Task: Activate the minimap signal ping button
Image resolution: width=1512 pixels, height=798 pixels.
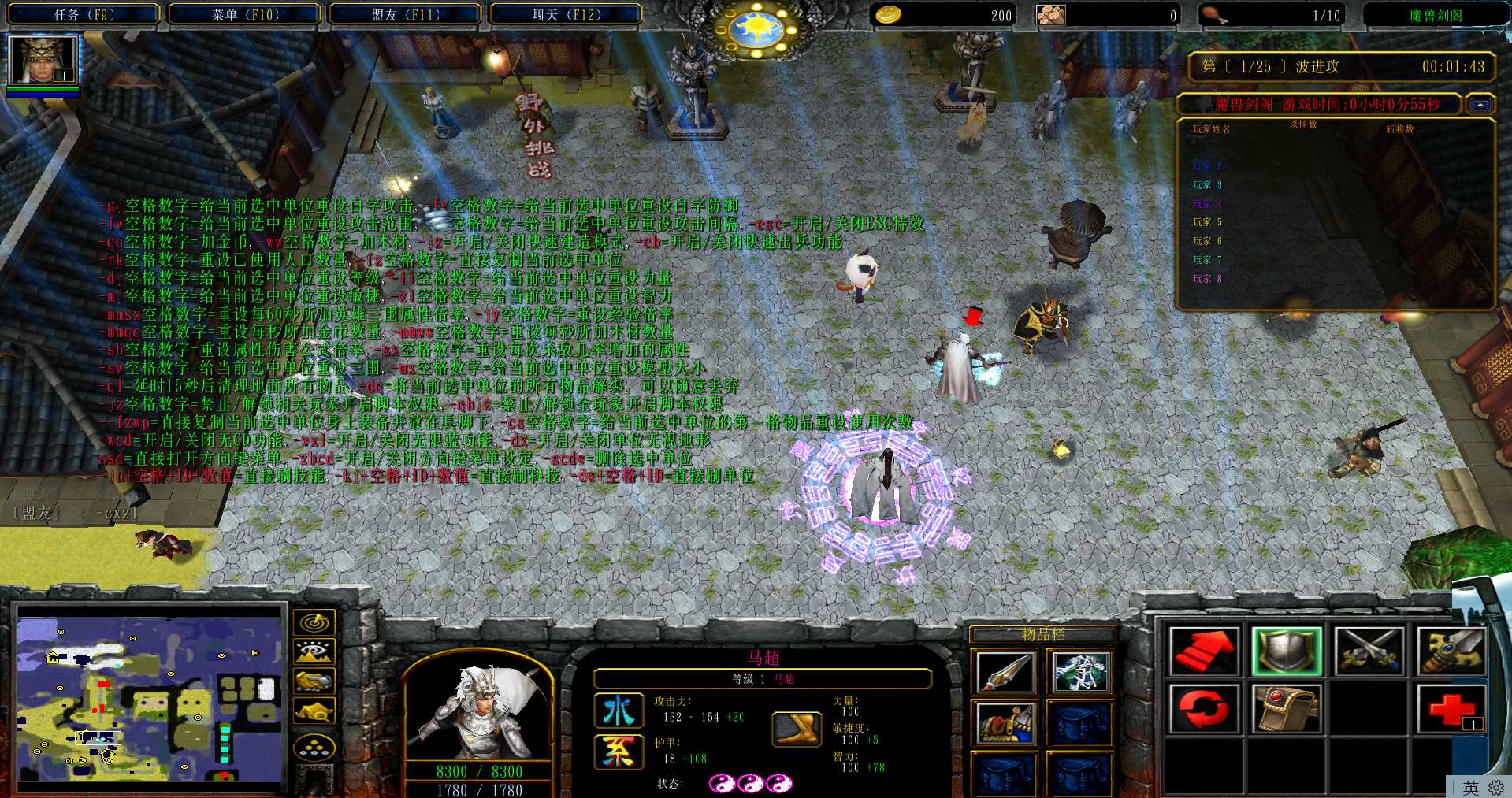Action: (x=314, y=622)
